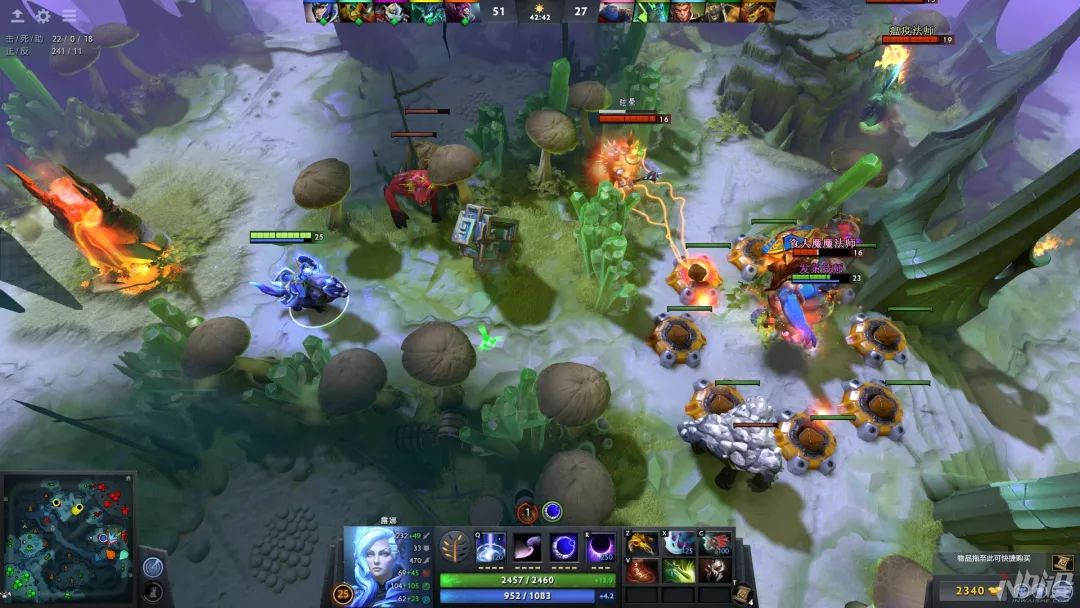Use the golden item in slot Z
This screenshot has width=1080, height=608.
(x=640, y=543)
